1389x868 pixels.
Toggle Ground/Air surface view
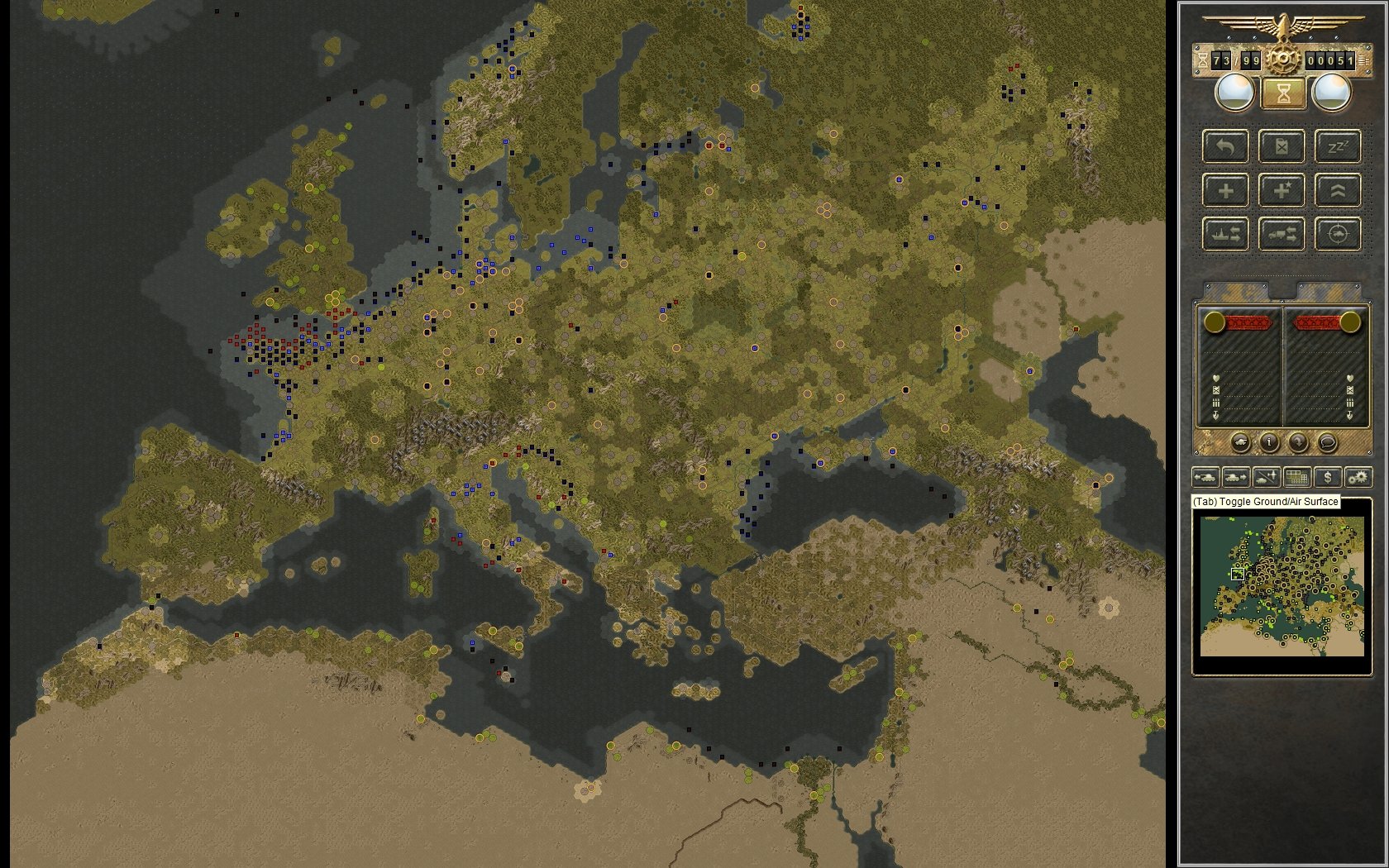[x=1266, y=477]
